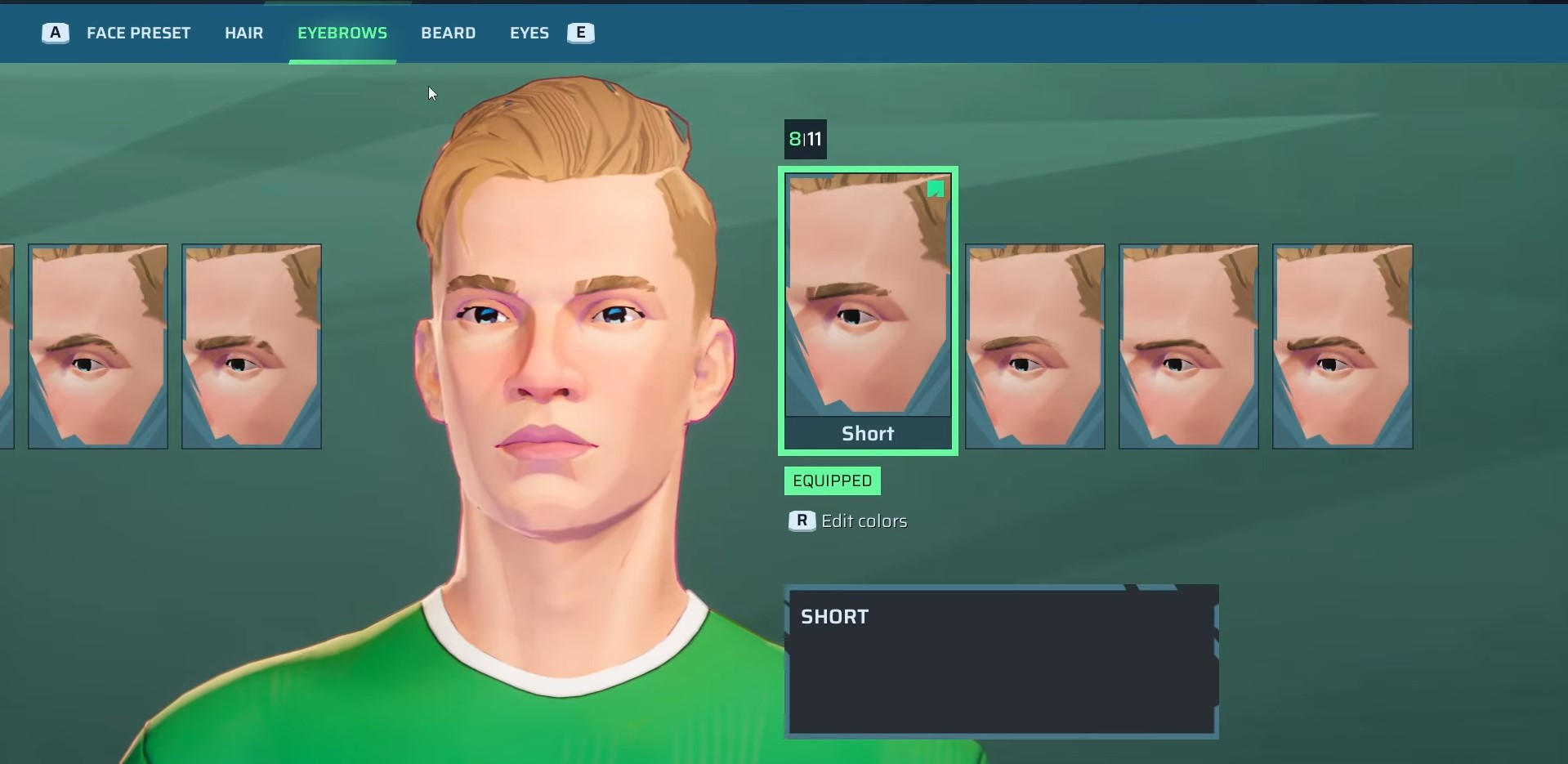Click the equipped bookmark marker on Short thumbnail
Viewport: 1568px width, 764px height.
[x=936, y=189]
